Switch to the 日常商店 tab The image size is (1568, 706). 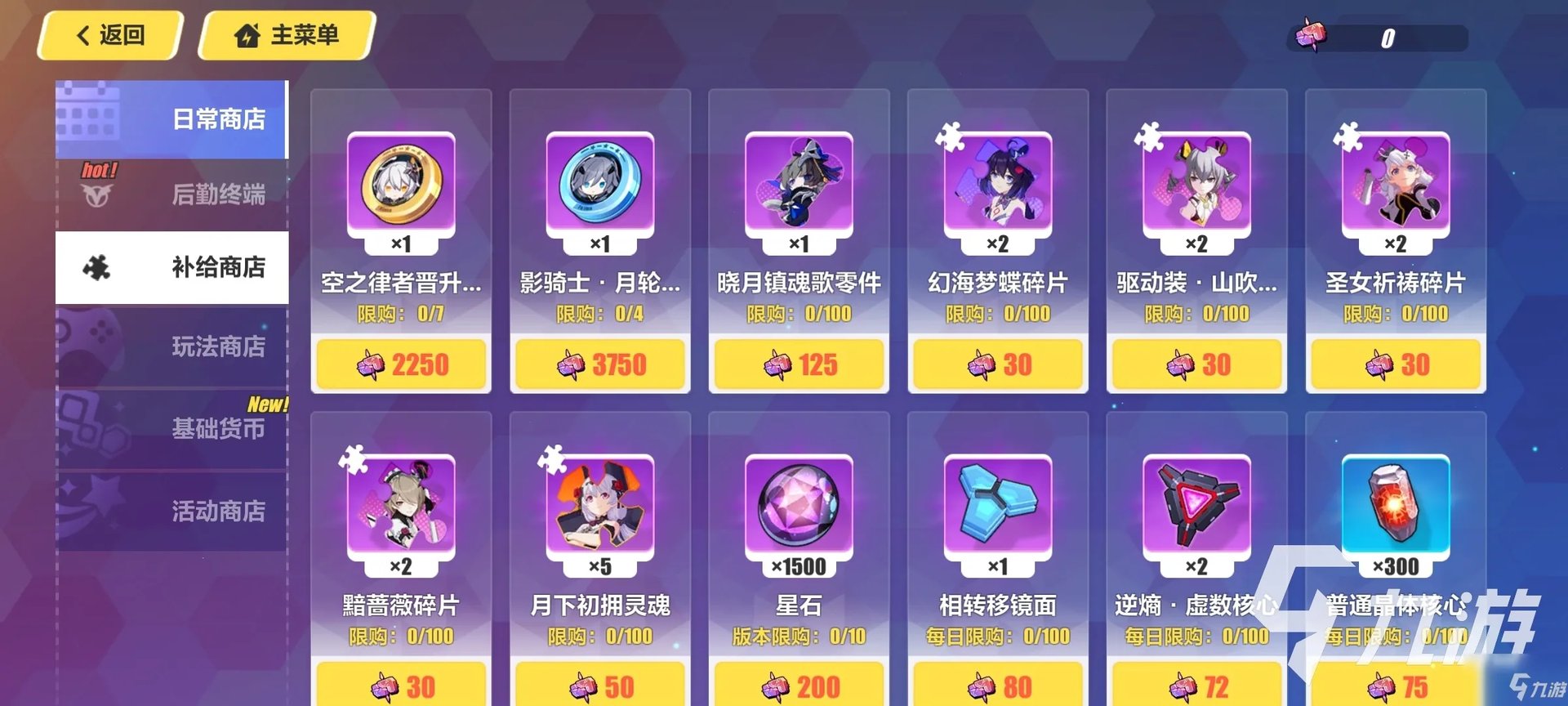point(172,119)
